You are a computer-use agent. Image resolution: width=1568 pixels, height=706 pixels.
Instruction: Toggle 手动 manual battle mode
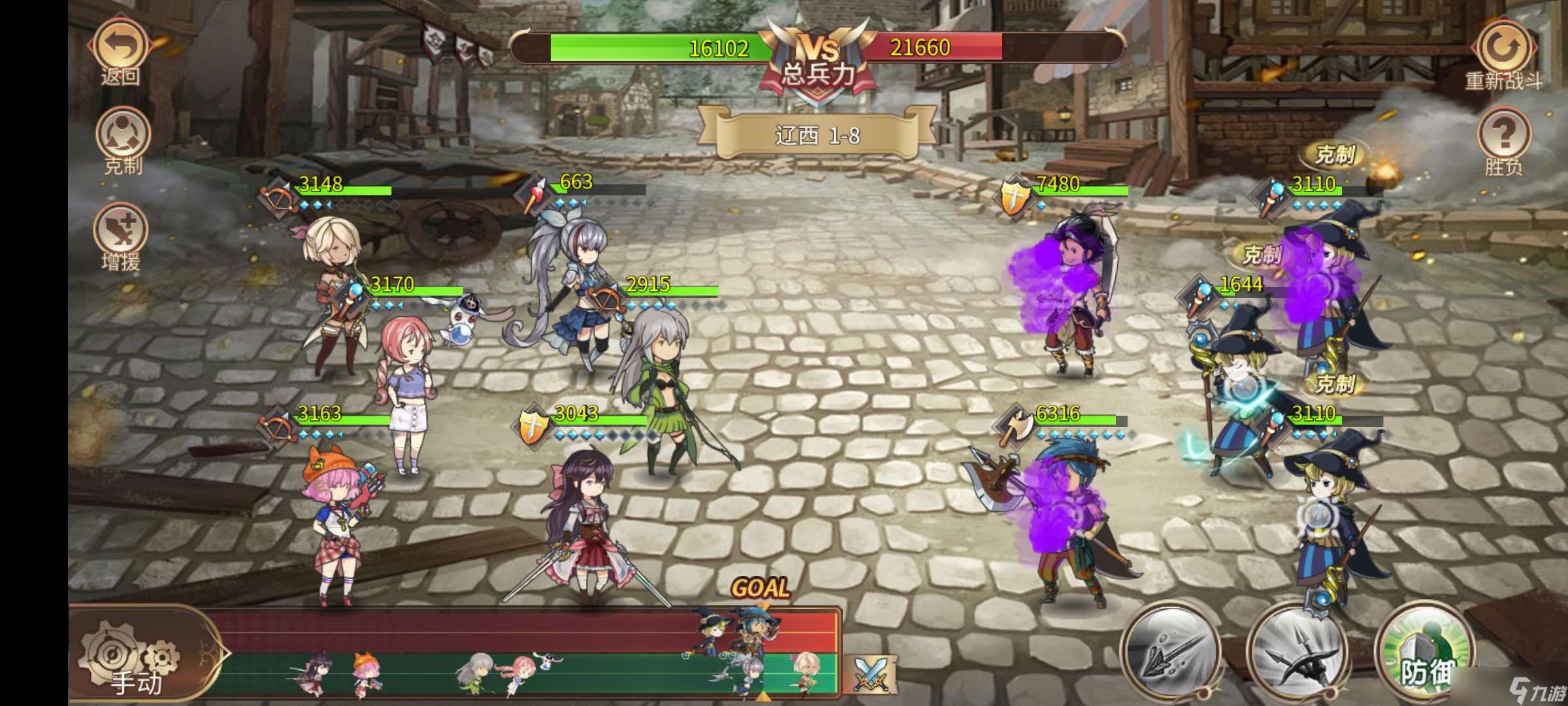pyautogui.click(x=134, y=683)
